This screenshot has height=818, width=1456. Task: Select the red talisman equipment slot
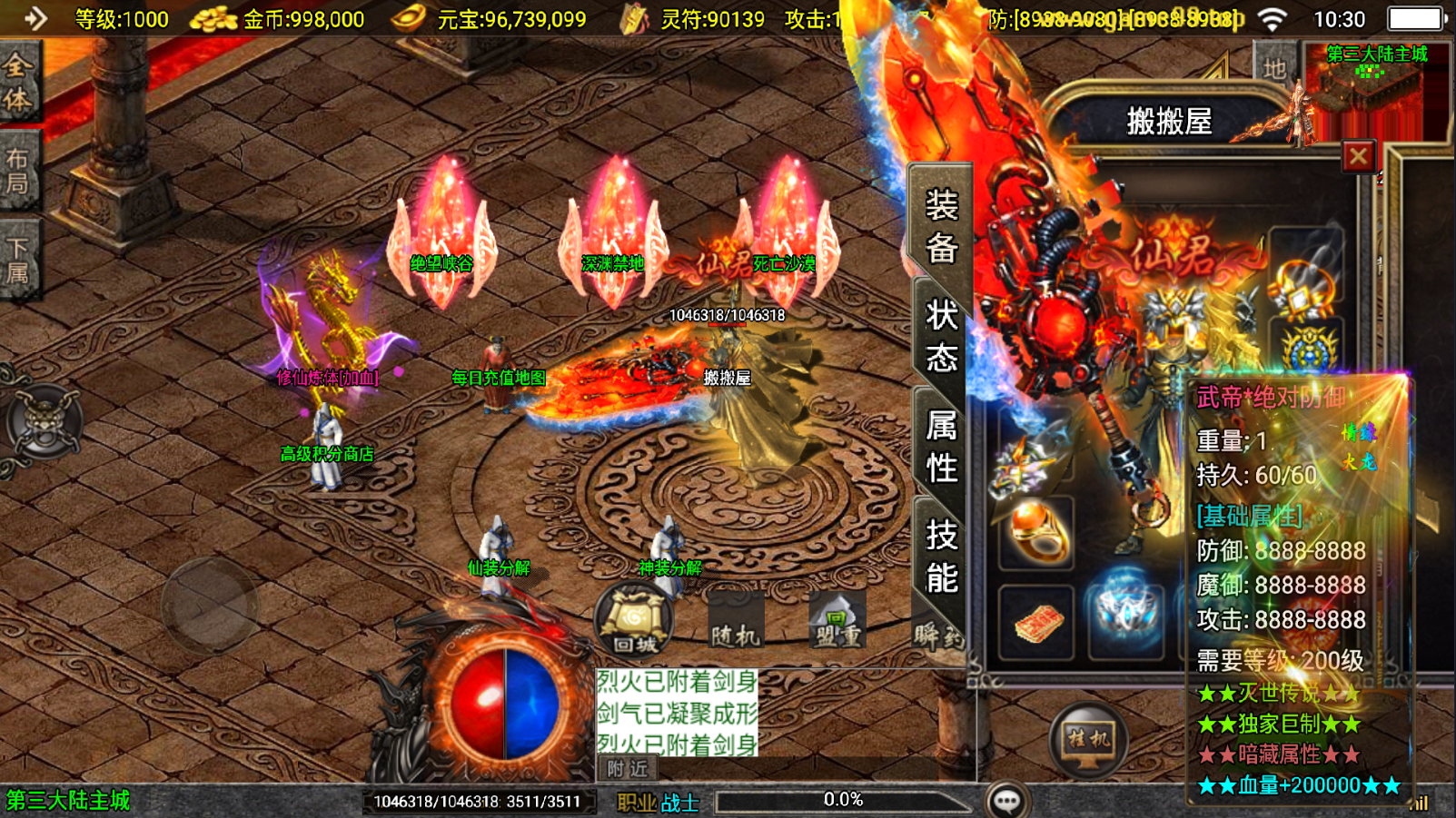1036,623
